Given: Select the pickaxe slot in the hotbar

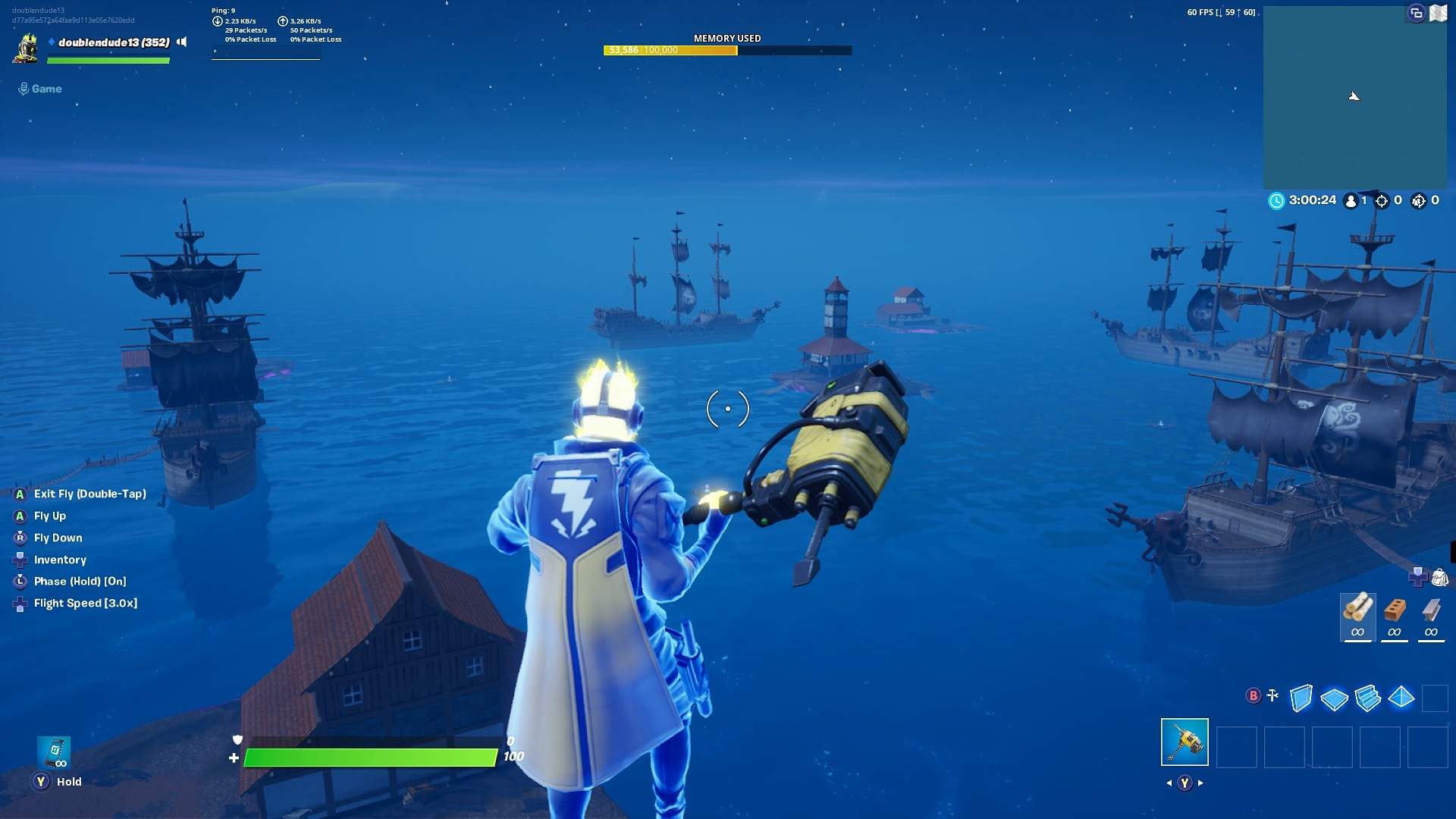Looking at the screenshot, I should pos(1185,742).
